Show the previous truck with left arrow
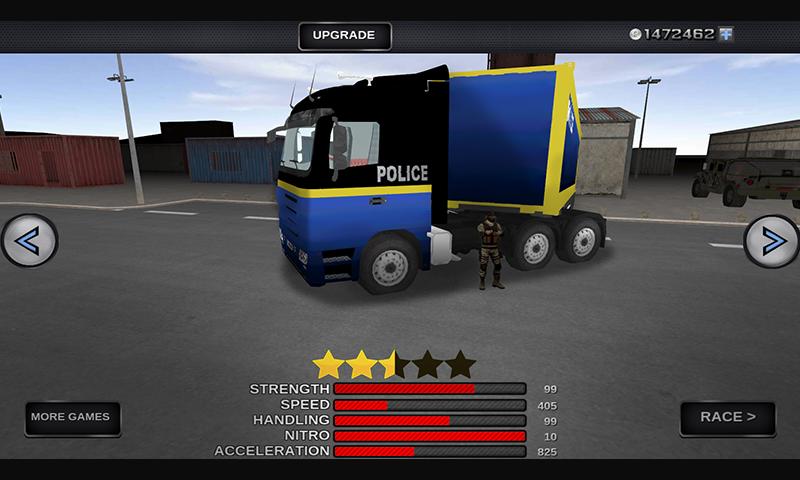This screenshot has height=480, width=800. [x=29, y=240]
